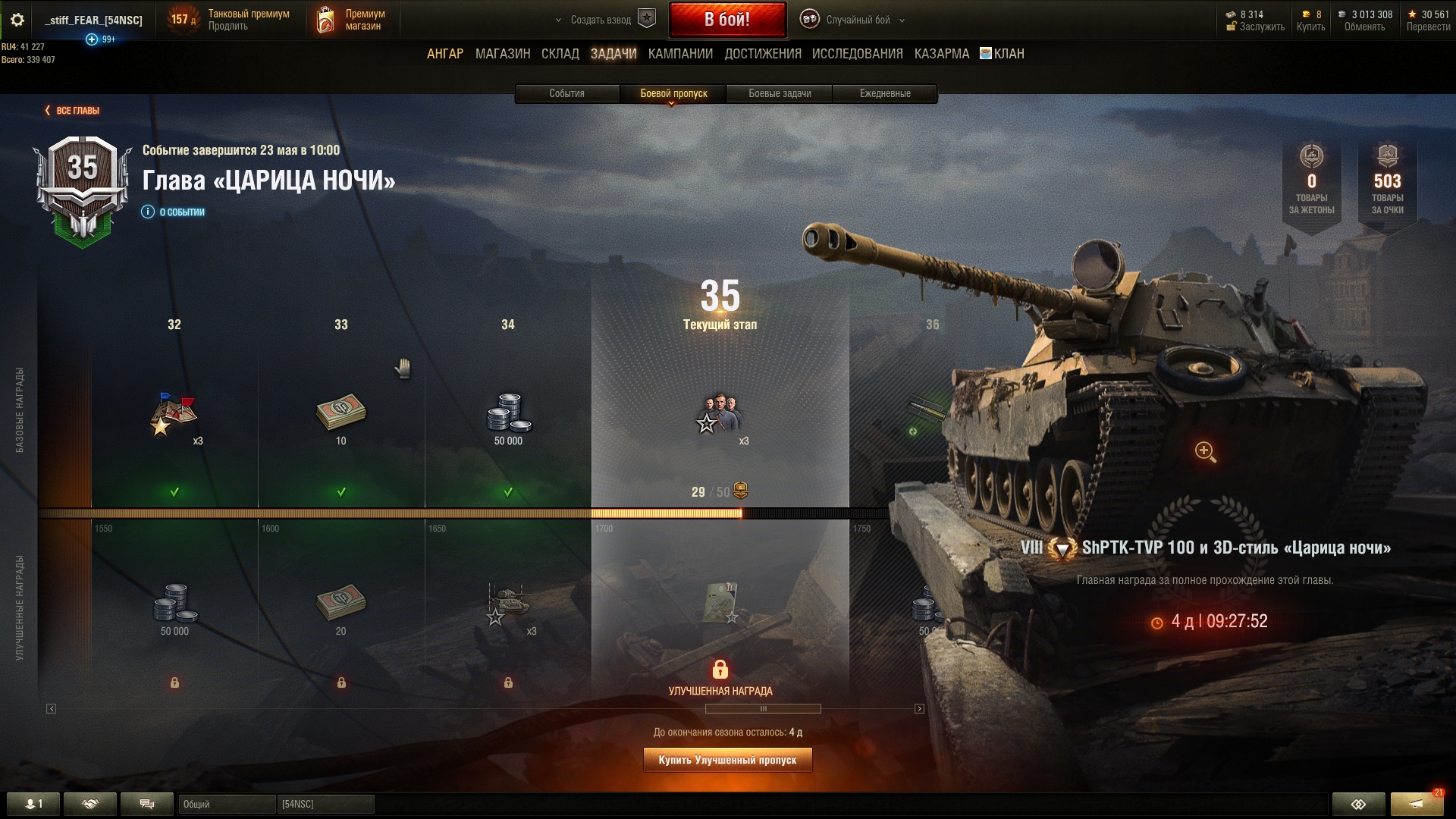
Task: Open the АНГАР hangar section
Action: pos(444,54)
